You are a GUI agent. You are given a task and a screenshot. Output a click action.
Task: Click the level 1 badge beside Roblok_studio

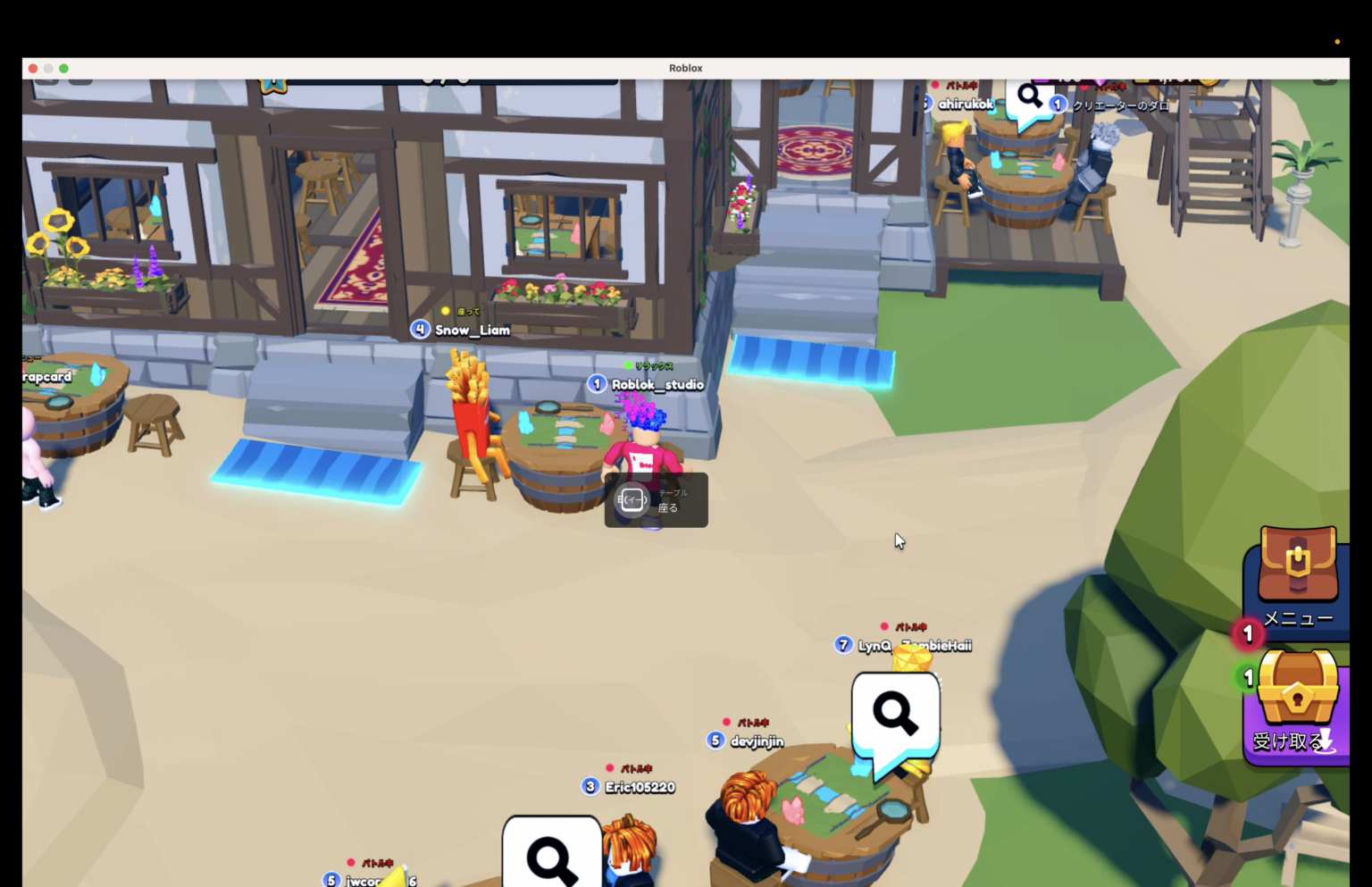pos(596,383)
